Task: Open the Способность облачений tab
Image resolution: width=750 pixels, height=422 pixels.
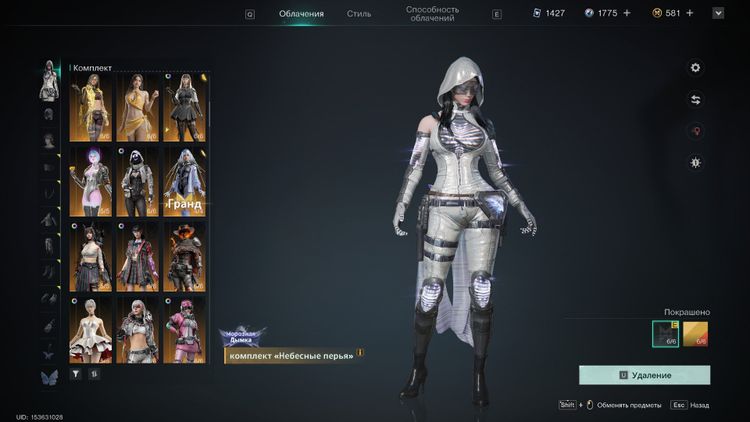Action: tap(433, 13)
